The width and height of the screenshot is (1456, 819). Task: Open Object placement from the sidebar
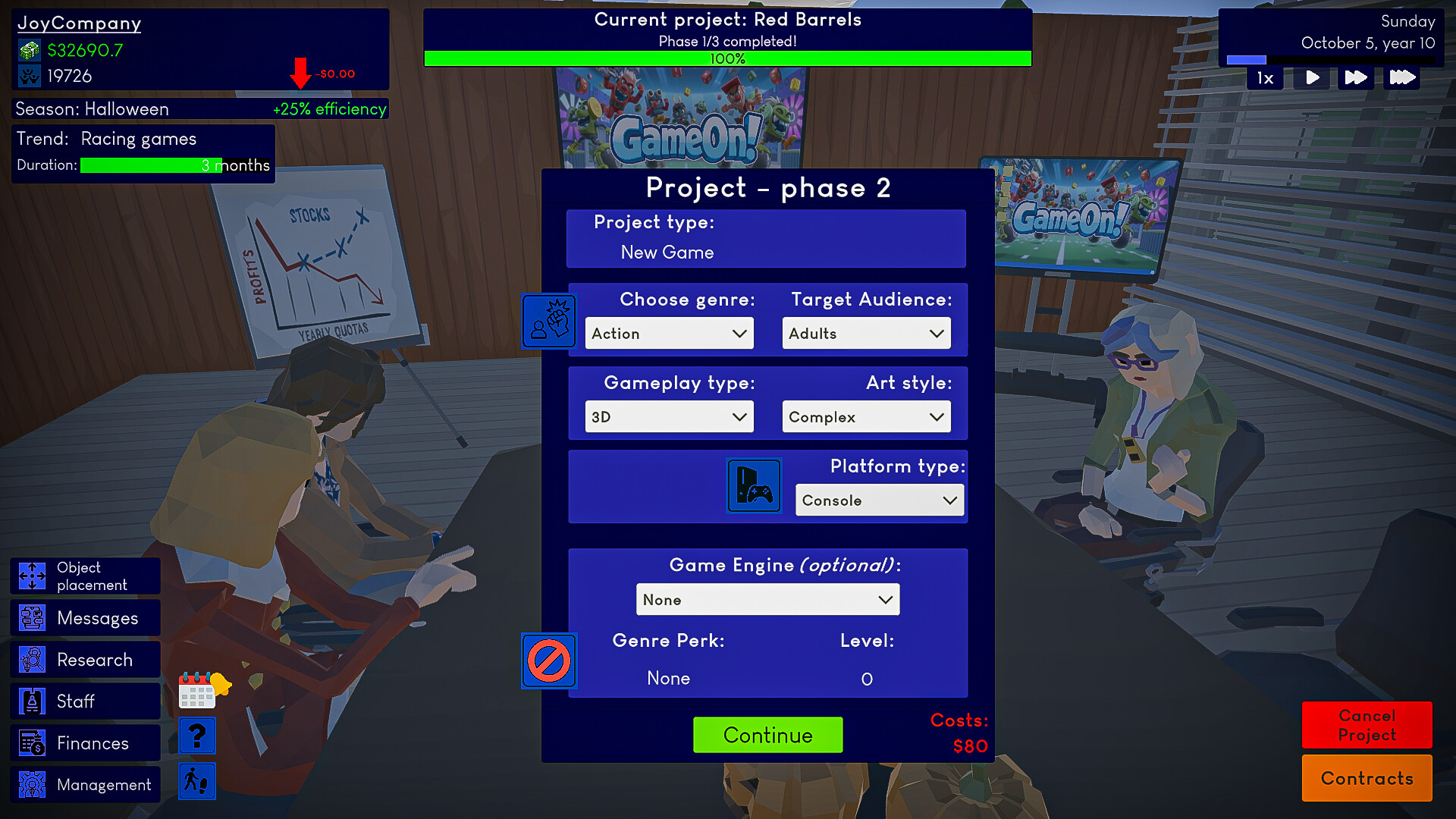tap(31, 576)
